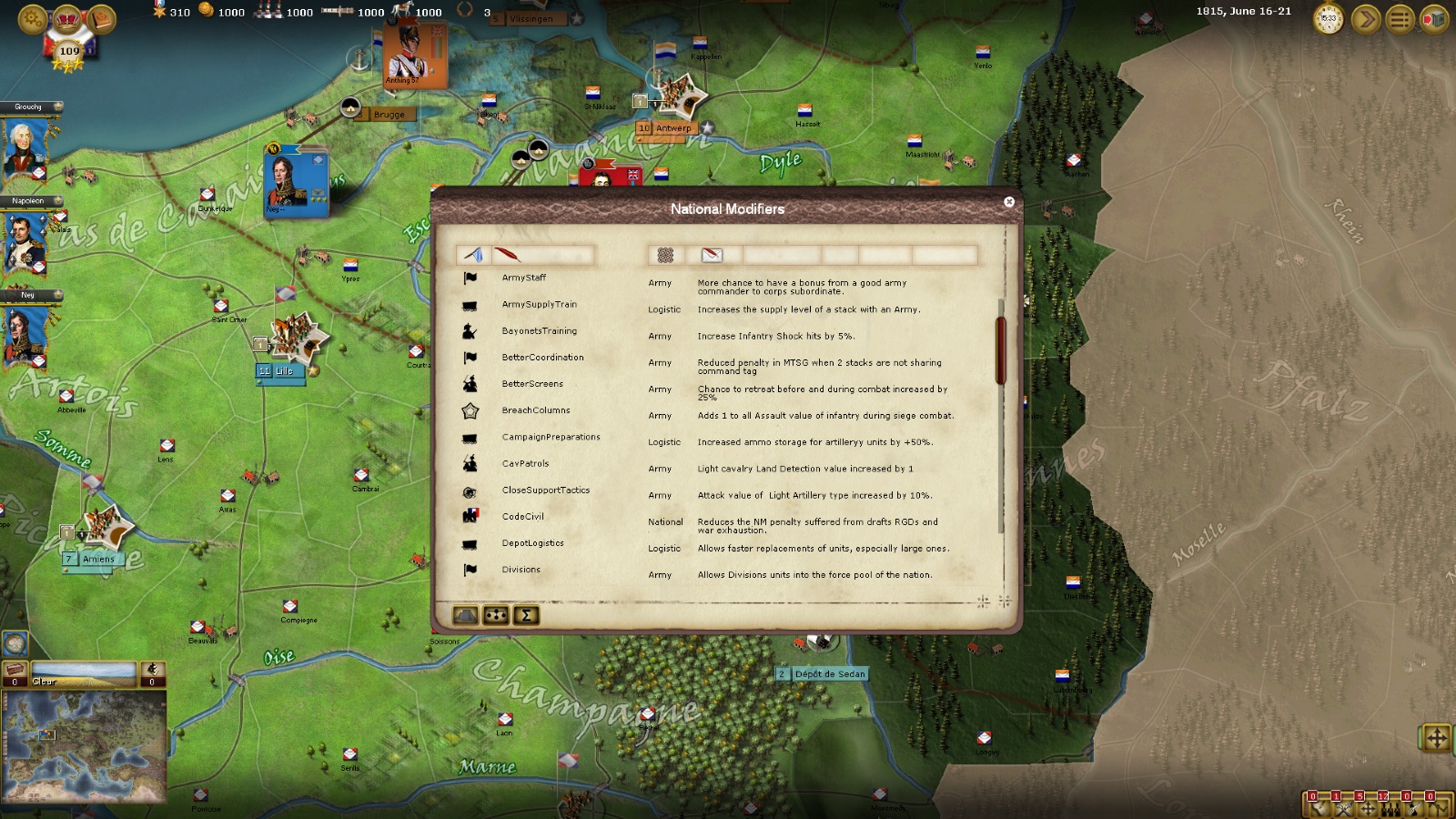Click the Sigma summary button
This screenshot has width=1456, height=819.
point(526,616)
